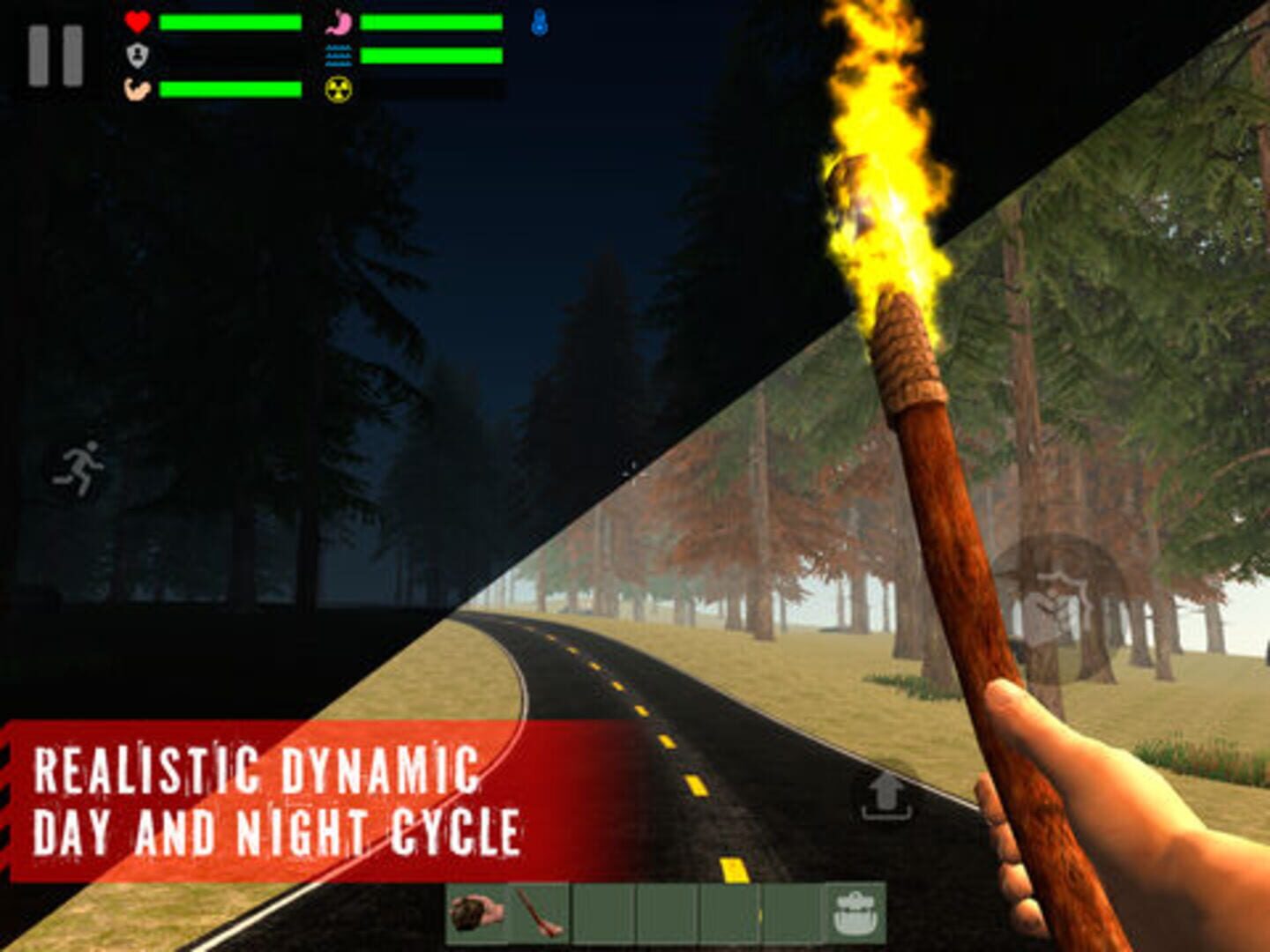Screen dimensions: 1270x952
Task: Tap the jump up-arrow button
Action: pos(886,795)
